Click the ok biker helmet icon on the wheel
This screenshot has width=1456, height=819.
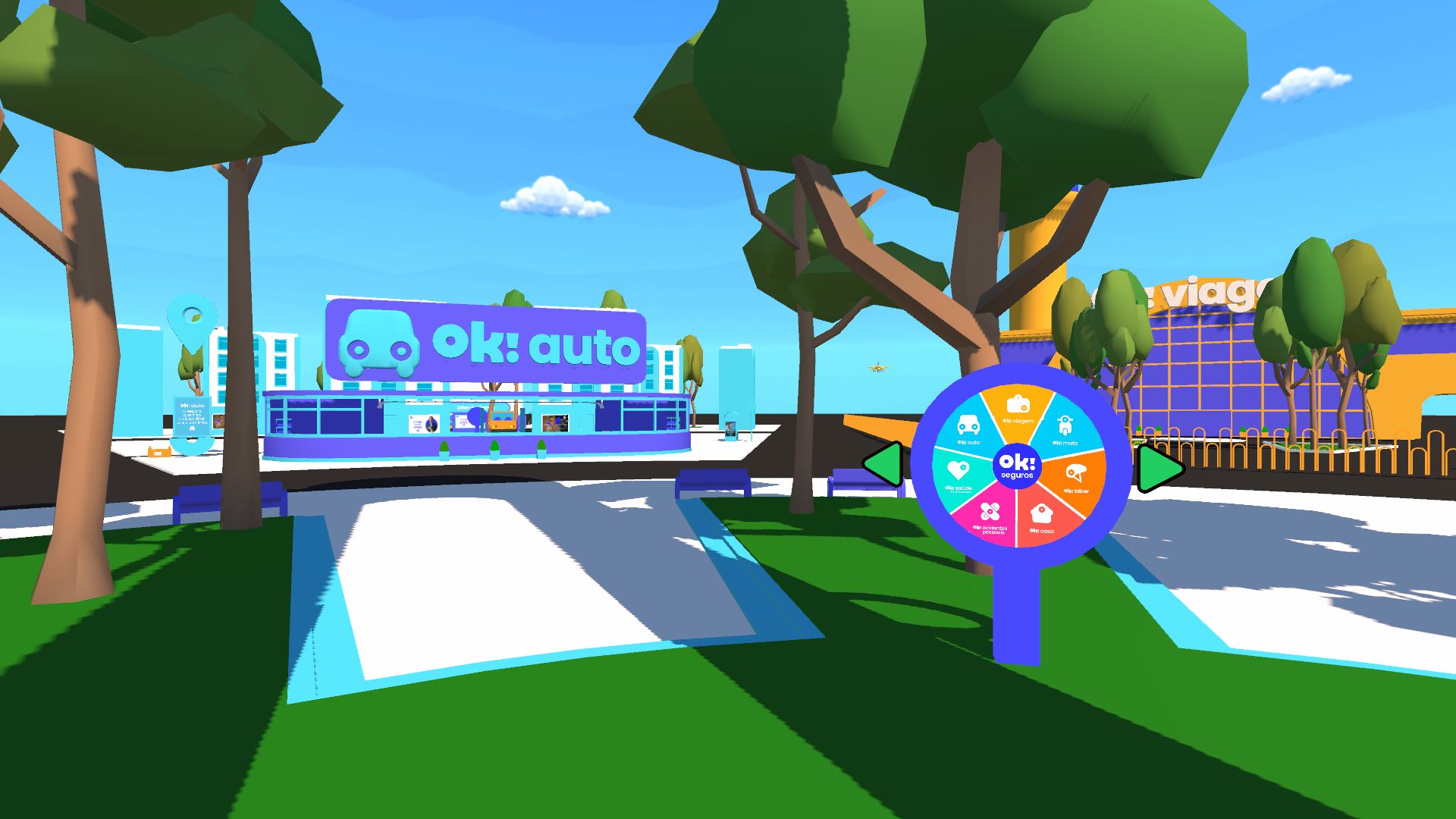click(x=1075, y=472)
